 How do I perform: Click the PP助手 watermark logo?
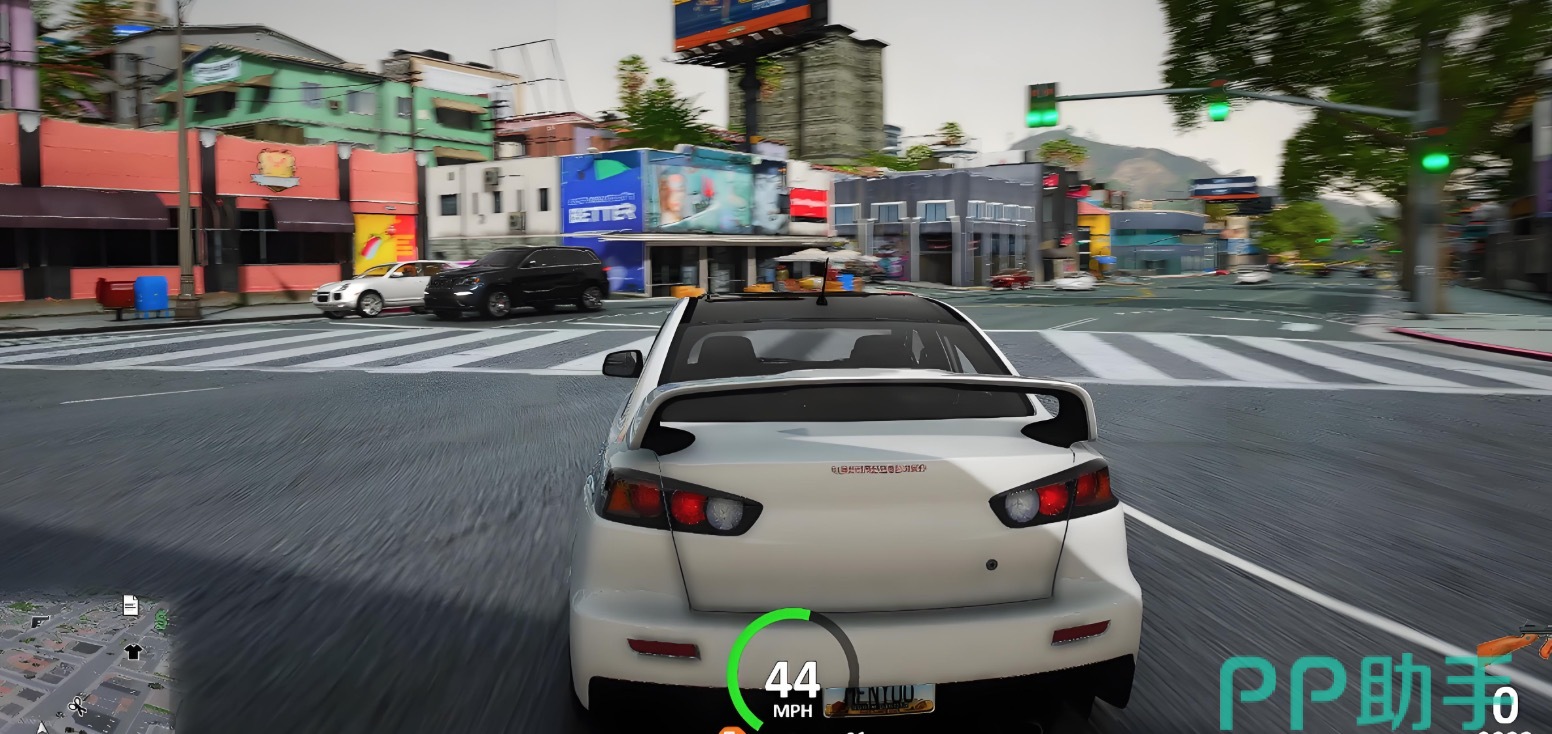coord(1366,692)
